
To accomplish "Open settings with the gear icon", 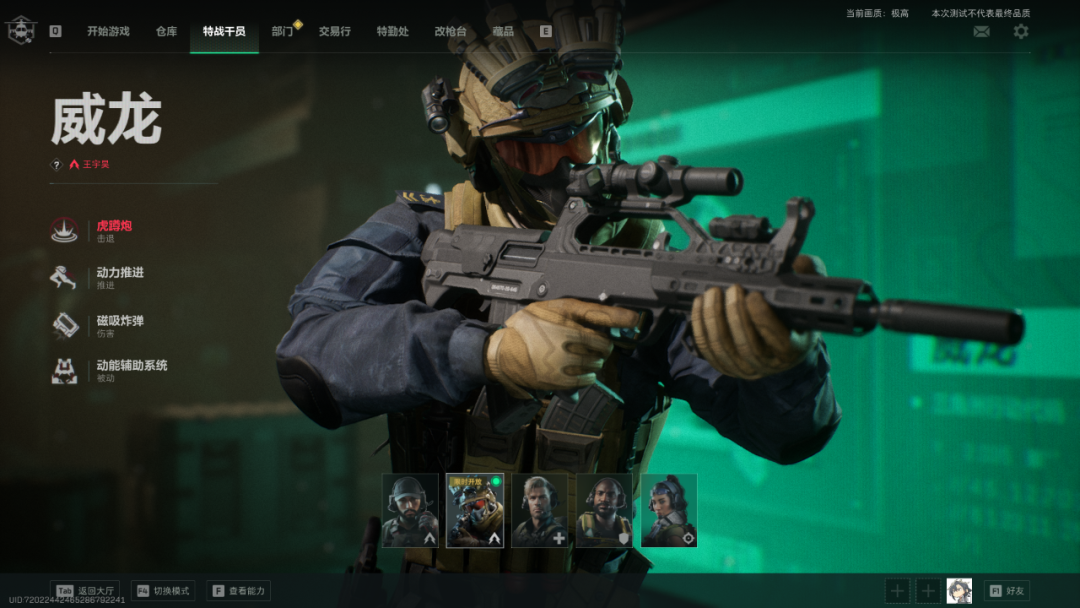I will pos(1020,32).
